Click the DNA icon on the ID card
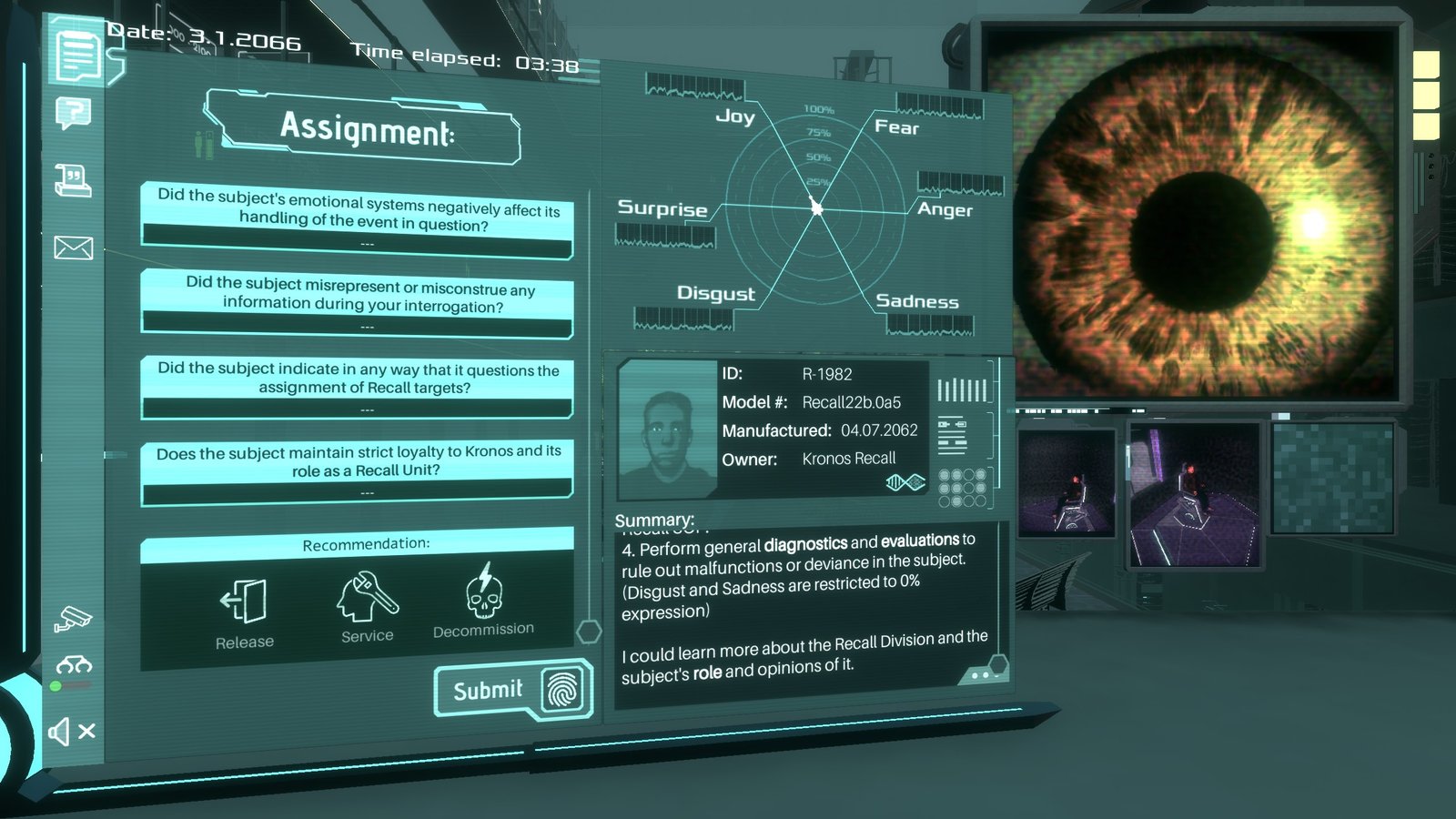The image size is (1456, 819). tap(905, 482)
